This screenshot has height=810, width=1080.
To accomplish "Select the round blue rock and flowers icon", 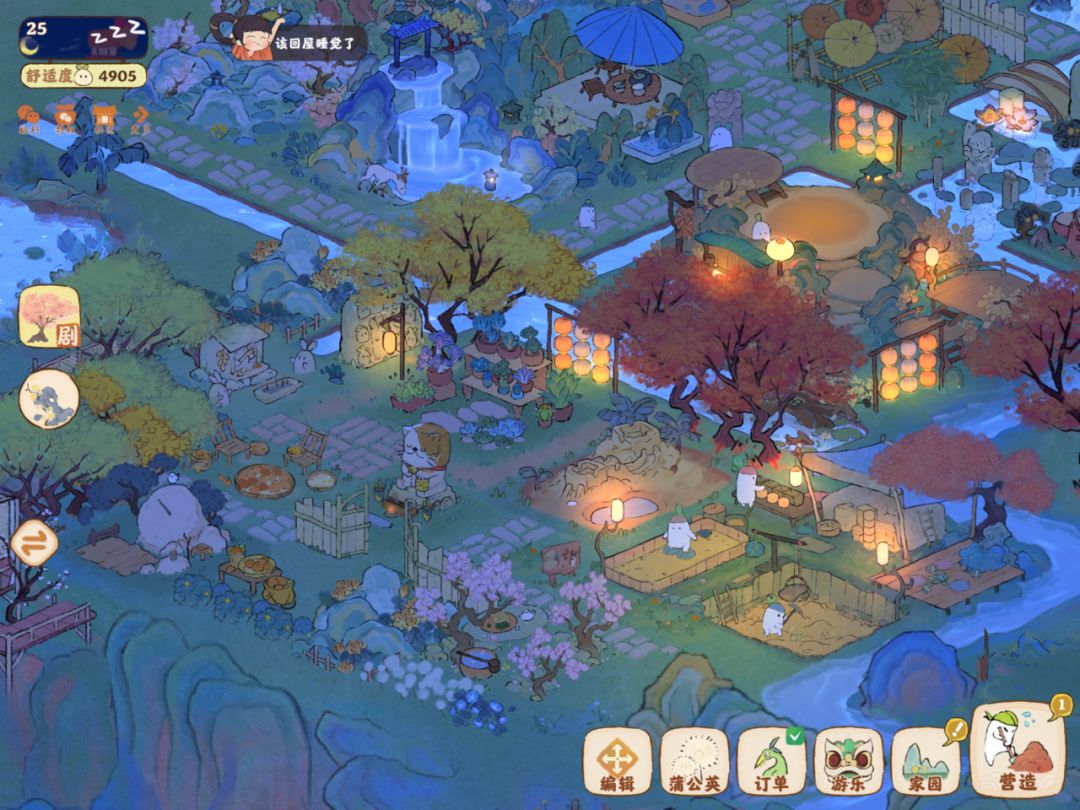I will coord(49,399).
